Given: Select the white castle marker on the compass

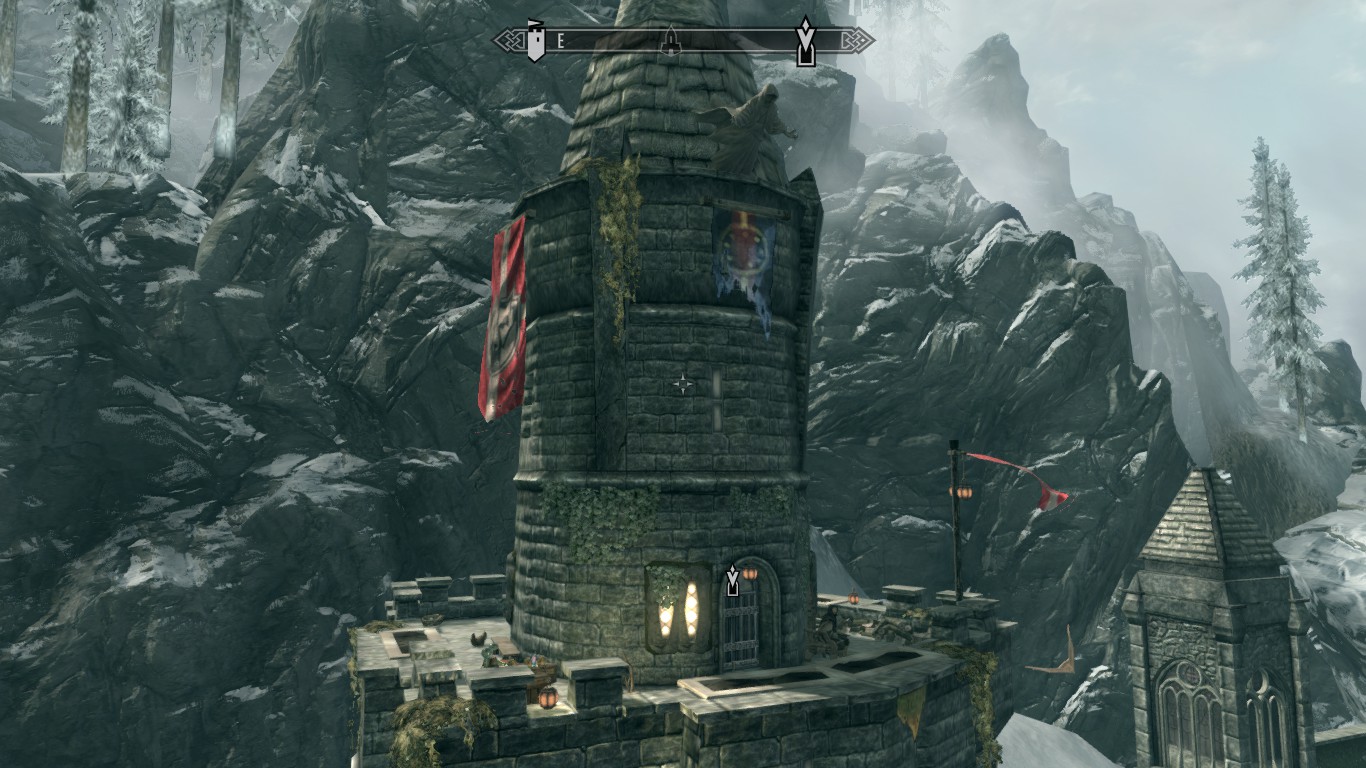Looking at the screenshot, I should [537, 40].
